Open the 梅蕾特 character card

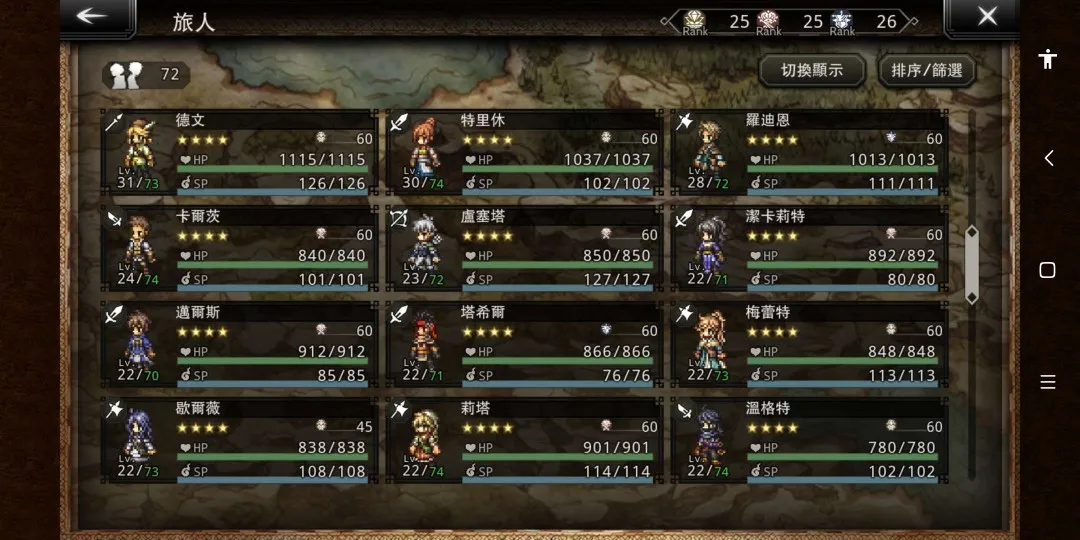810,344
